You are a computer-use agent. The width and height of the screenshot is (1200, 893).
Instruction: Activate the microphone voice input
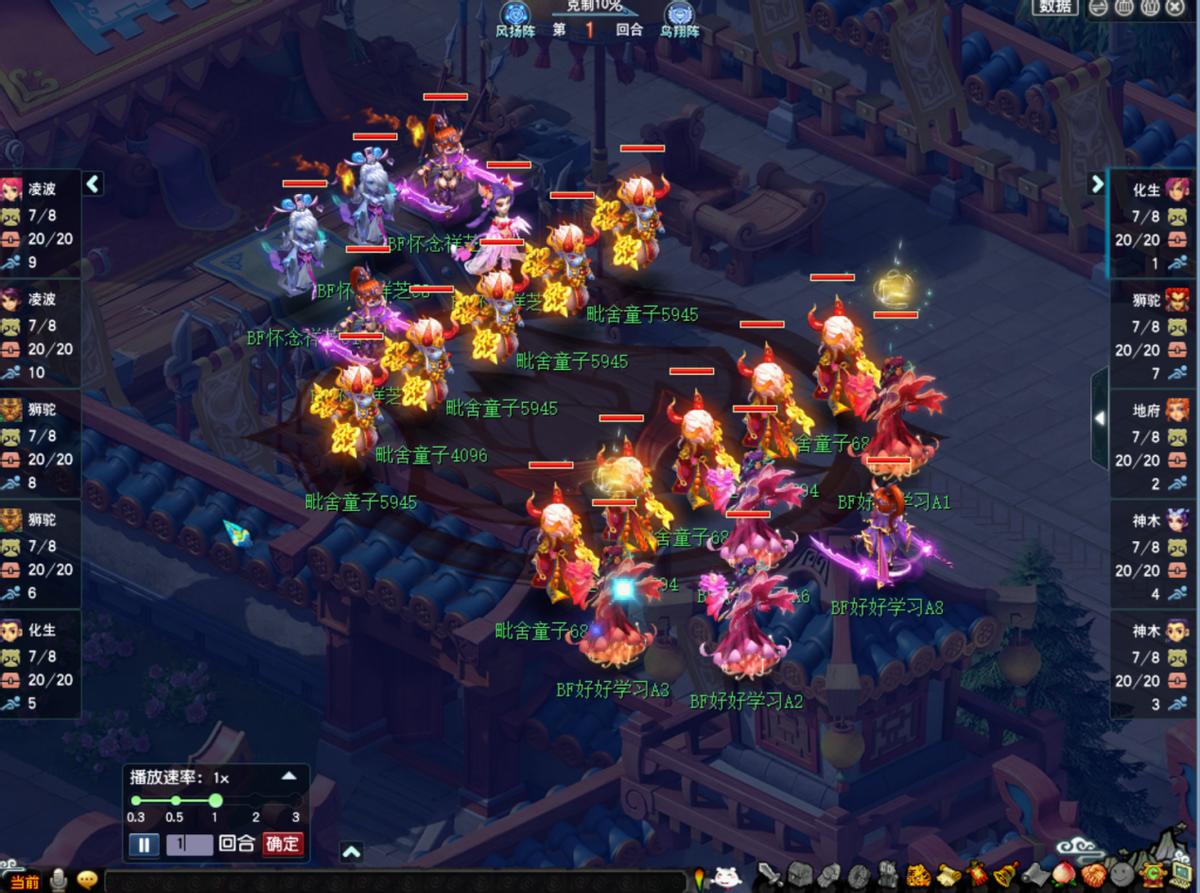(x=59, y=880)
